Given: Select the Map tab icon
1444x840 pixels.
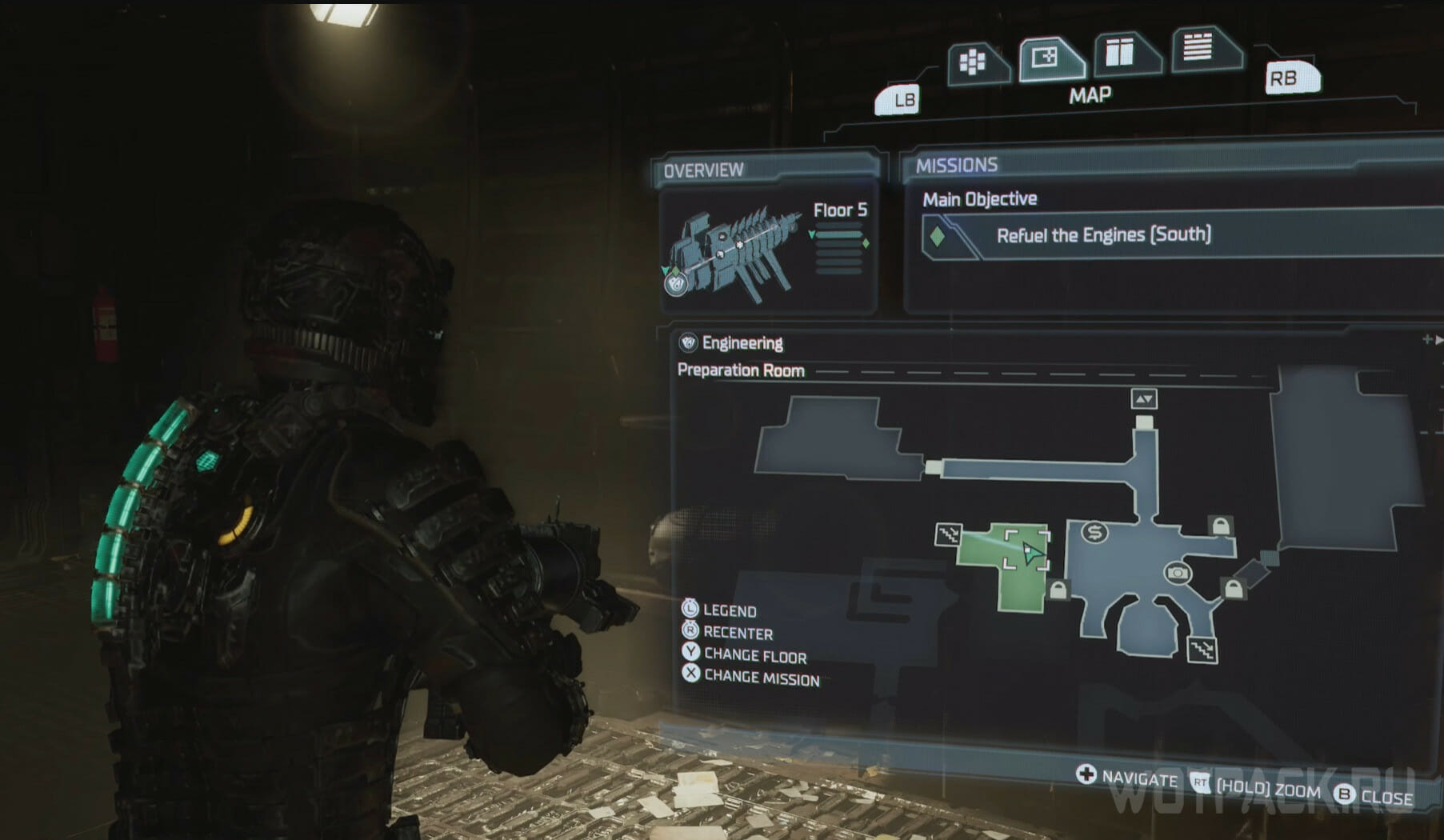Looking at the screenshot, I should pyautogui.click(x=1048, y=58).
